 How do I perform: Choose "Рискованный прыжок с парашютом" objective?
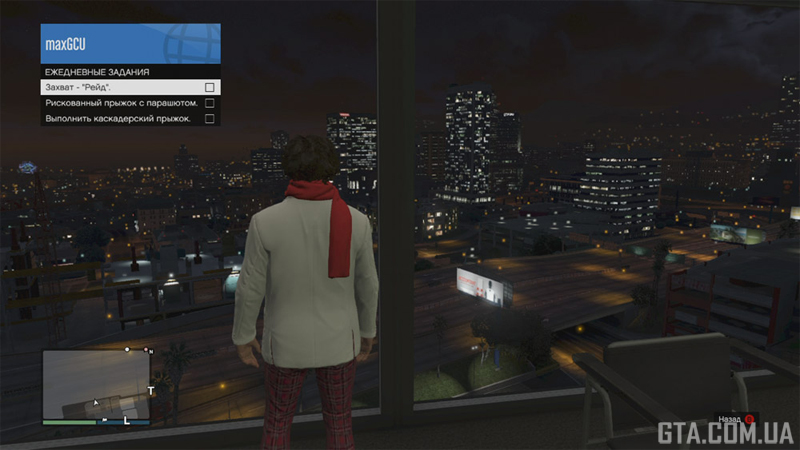(x=130, y=102)
